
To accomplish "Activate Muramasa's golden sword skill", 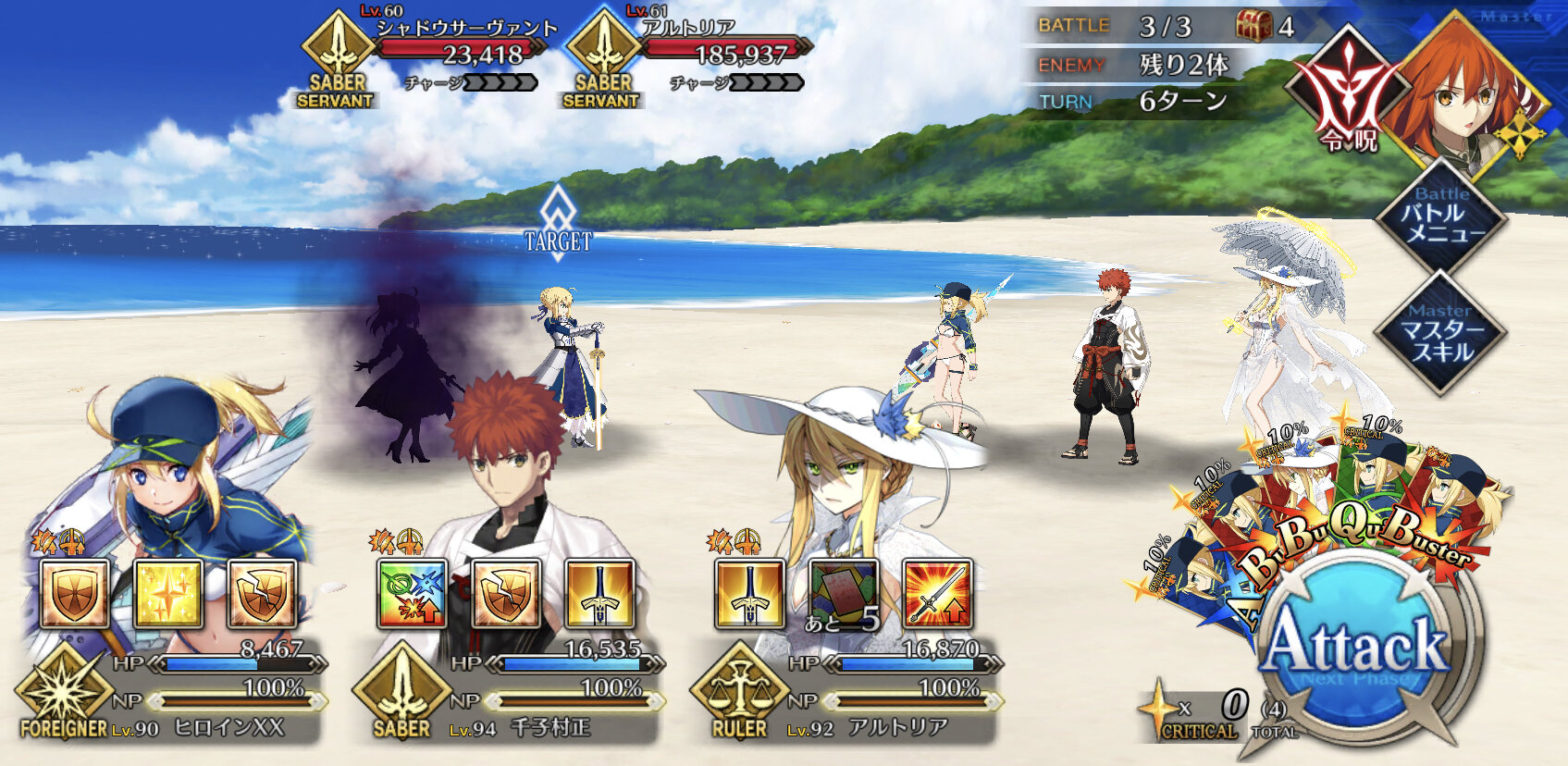I will [x=599, y=594].
